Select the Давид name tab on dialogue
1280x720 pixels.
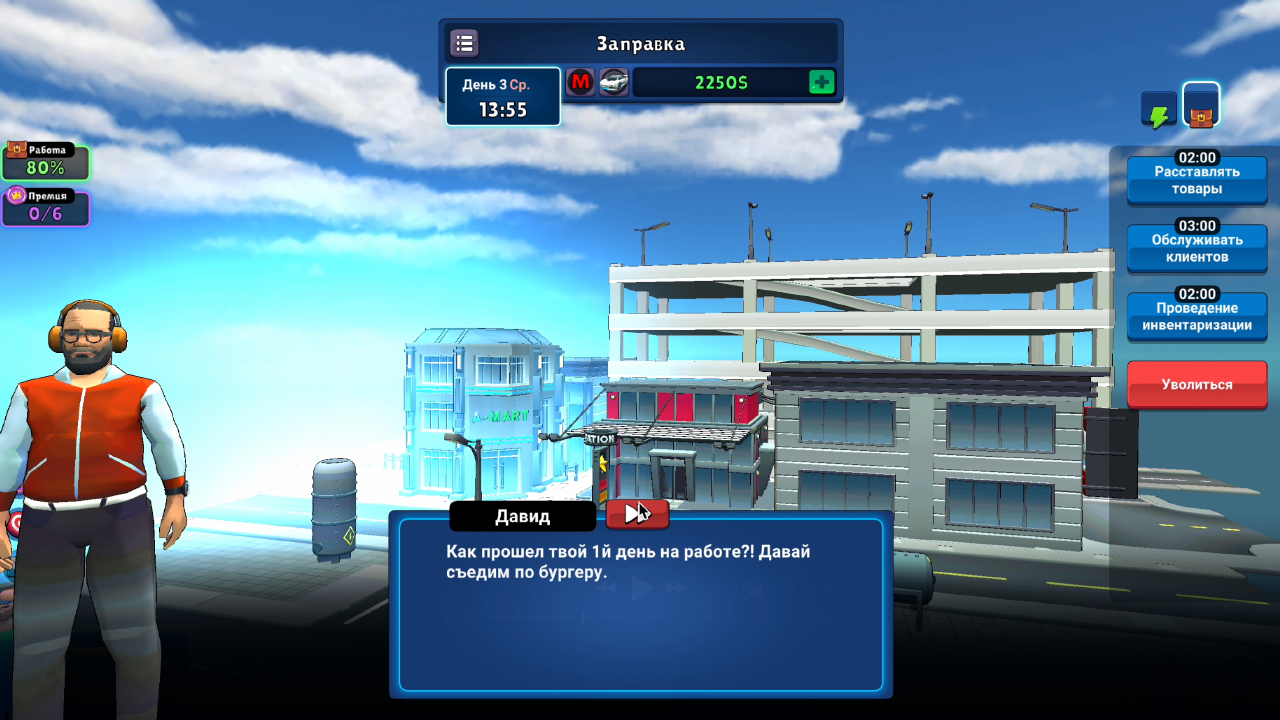click(522, 516)
